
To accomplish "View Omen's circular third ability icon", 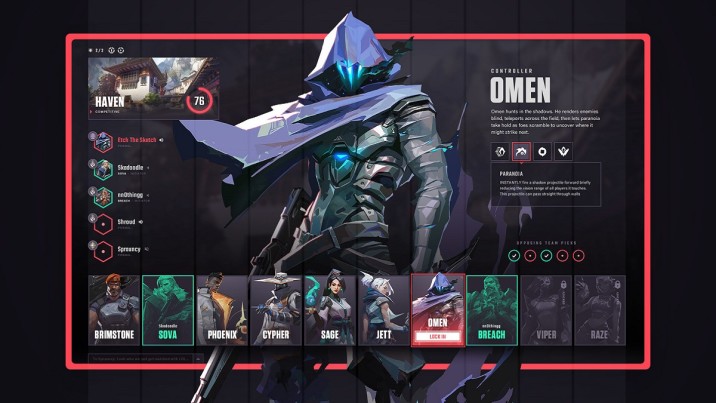I will 543,151.
